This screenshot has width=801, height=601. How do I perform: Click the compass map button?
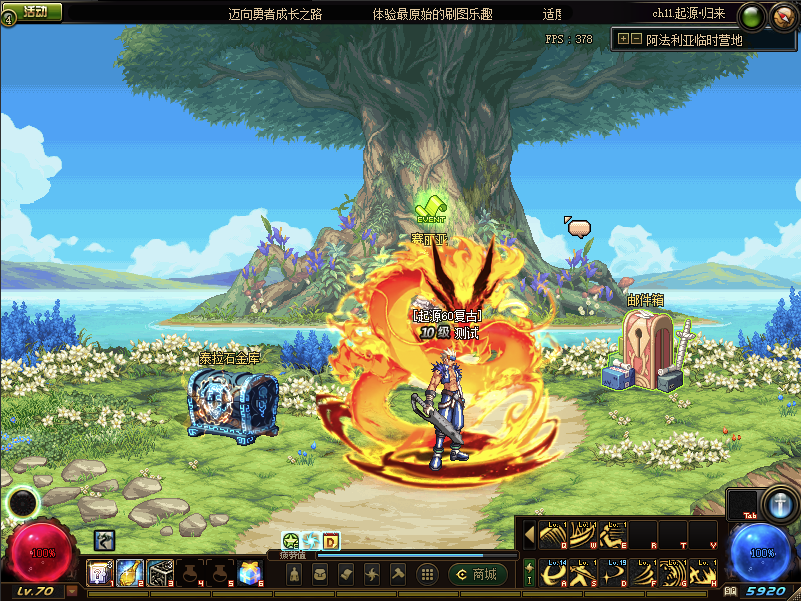(782, 16)
